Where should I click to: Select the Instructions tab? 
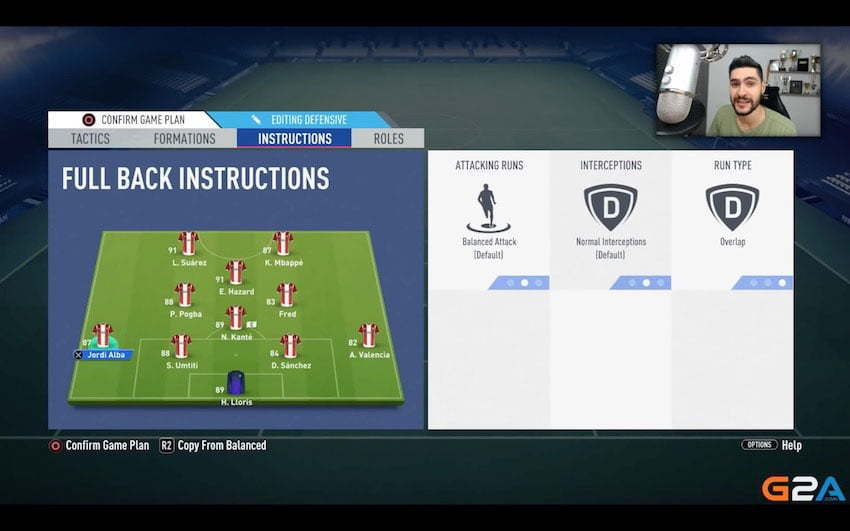click(294, 139)
